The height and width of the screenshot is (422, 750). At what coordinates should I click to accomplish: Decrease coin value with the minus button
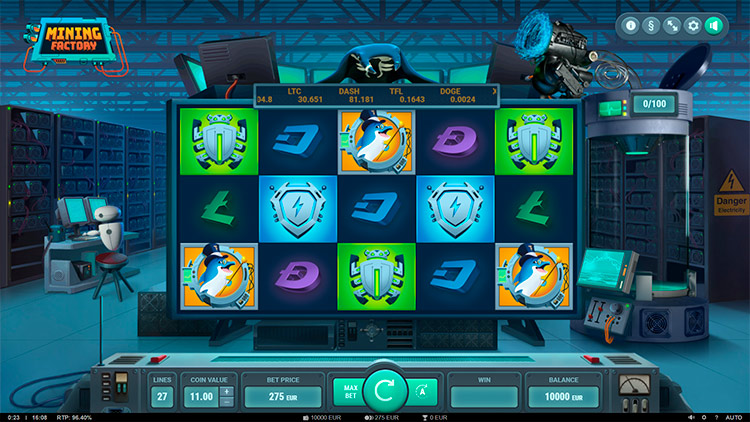tap(227, 402)
